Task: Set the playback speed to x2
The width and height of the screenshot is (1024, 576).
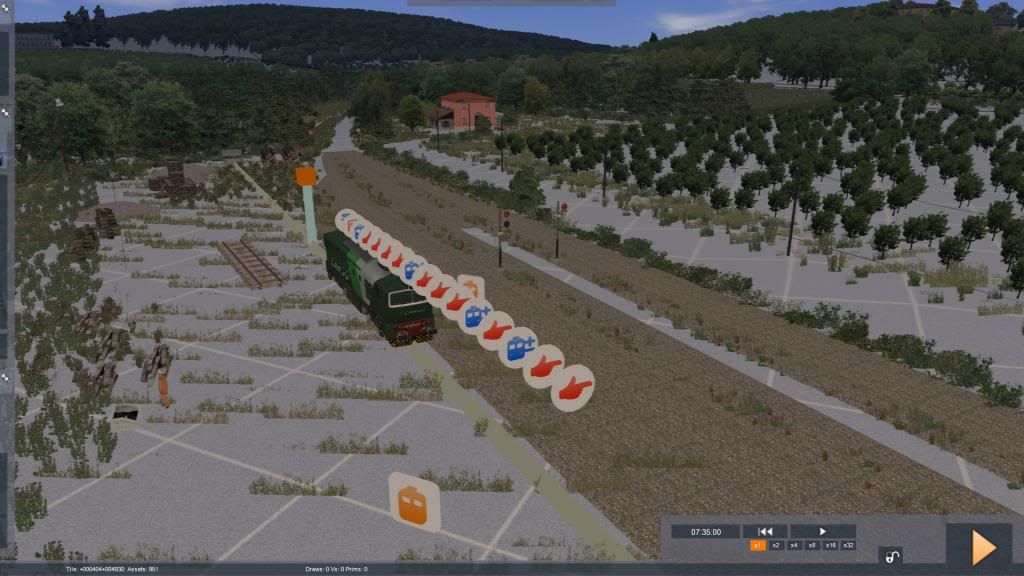Action: pos(776,545)
